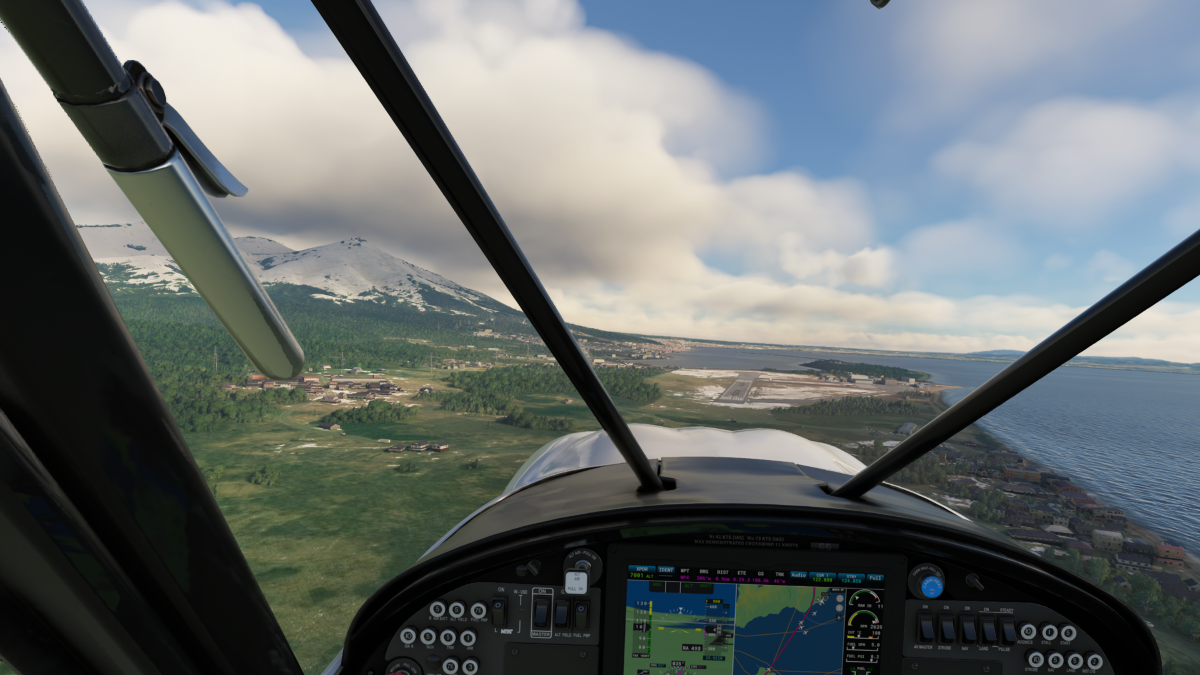Image resolution: width=1200 pixels, height=675 pixels.
Task: Toggle the MASTER rocker switch
Action: pos(540,612)
